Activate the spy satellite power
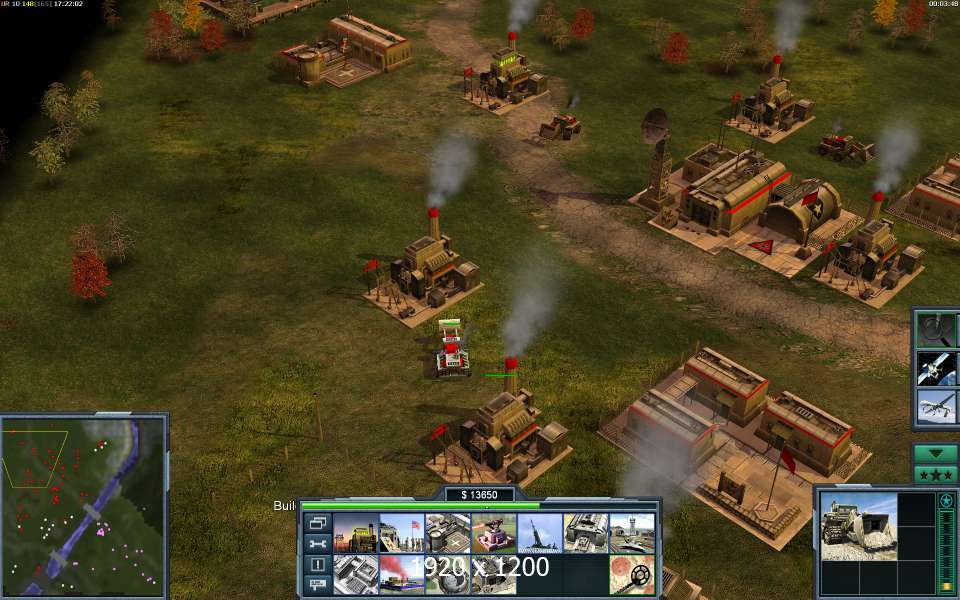 click(937, 367)
